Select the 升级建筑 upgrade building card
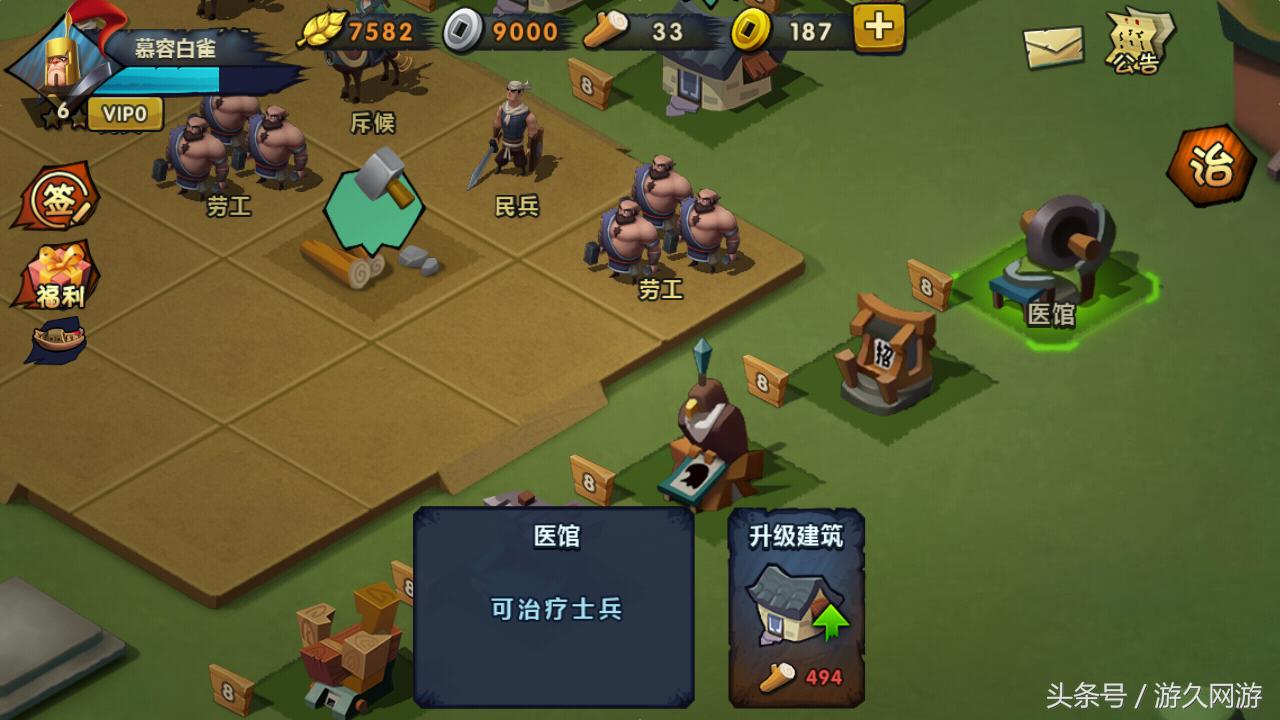The image size is (1280, 720). pos(795,615)
